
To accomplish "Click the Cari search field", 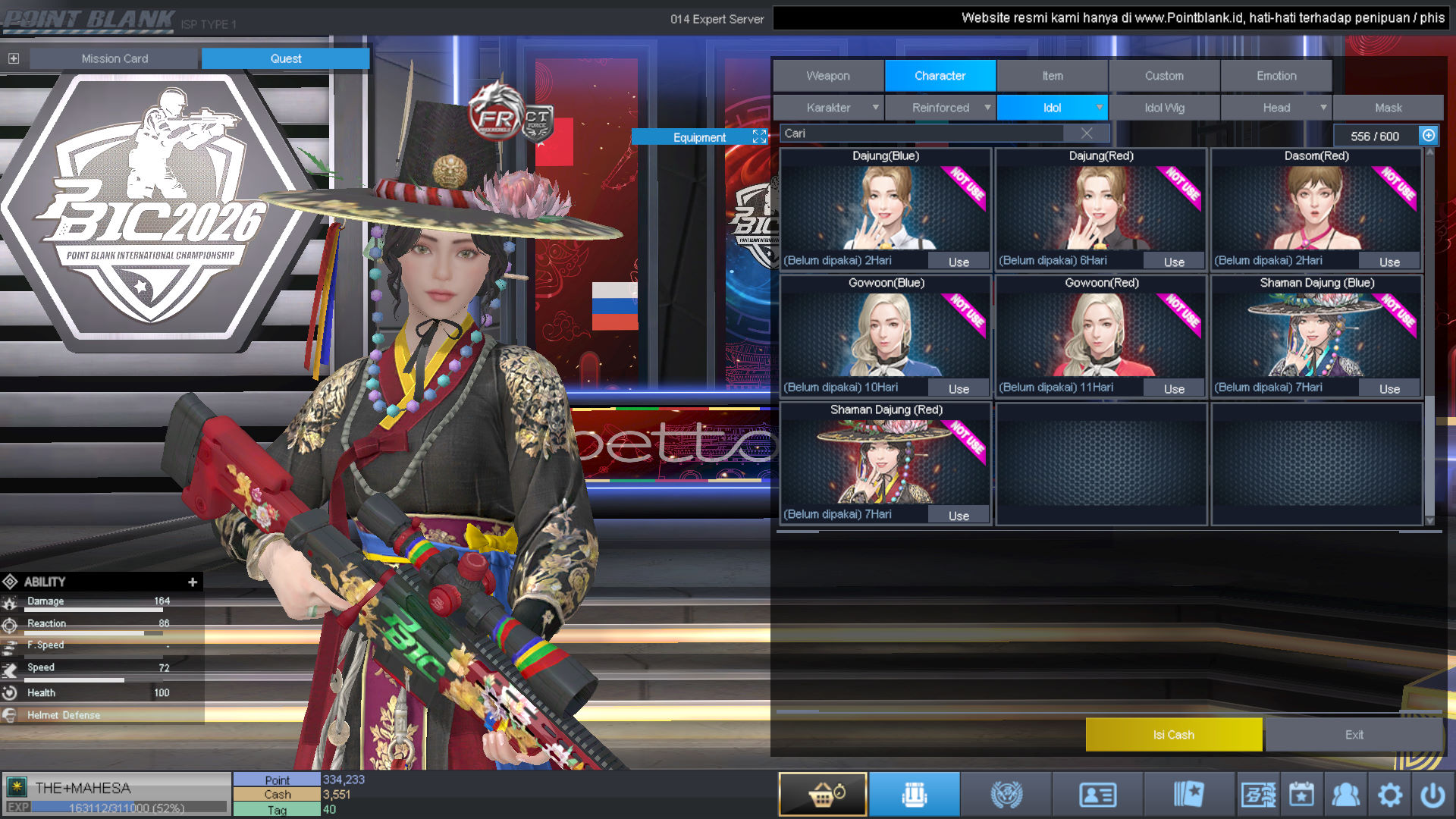I will 921,133.
